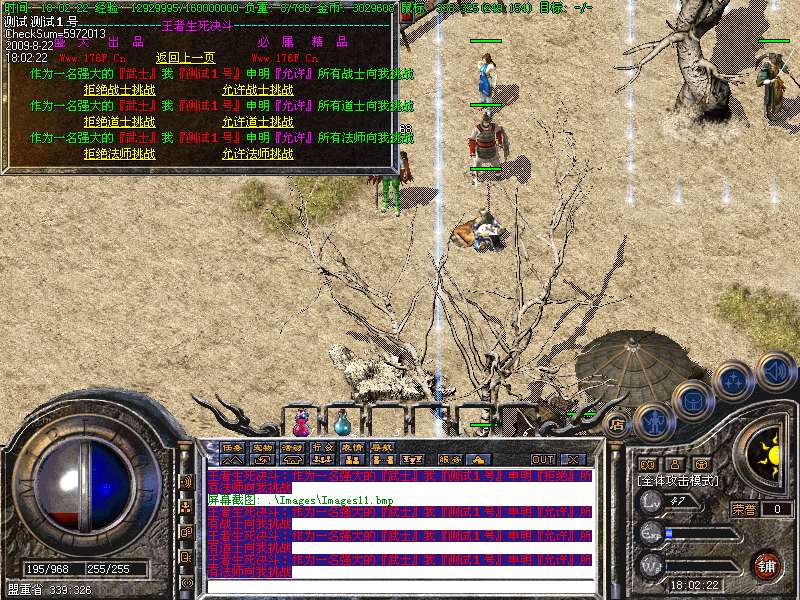The image size is (800, 600).
Task: Toggle sound with the speaker button
Action: (x=775, y=369)
